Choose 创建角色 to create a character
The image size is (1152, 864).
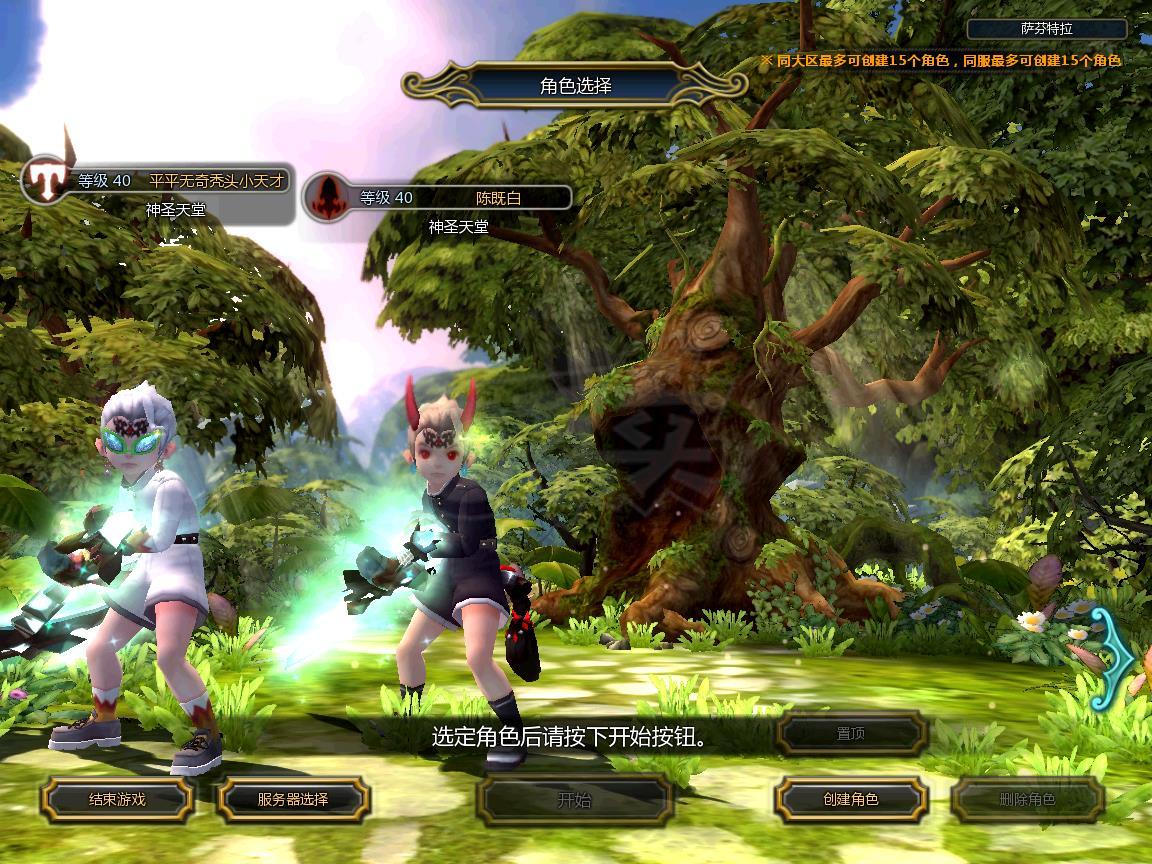(x=851, y=799)
